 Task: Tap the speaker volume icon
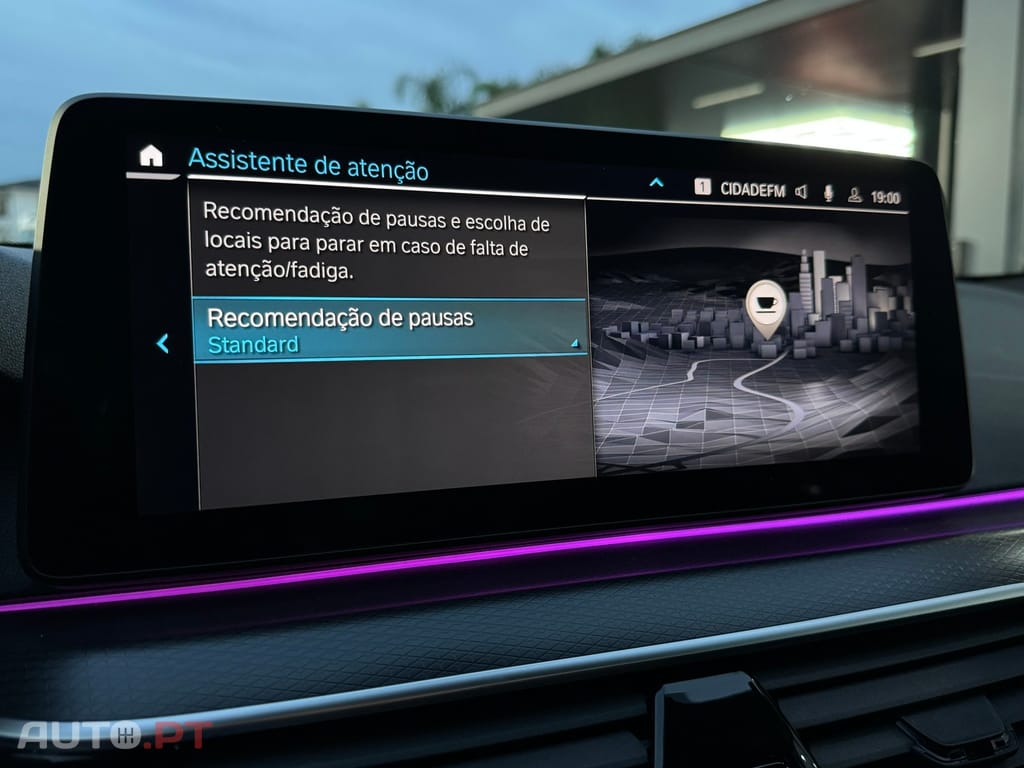pos(801,192)
